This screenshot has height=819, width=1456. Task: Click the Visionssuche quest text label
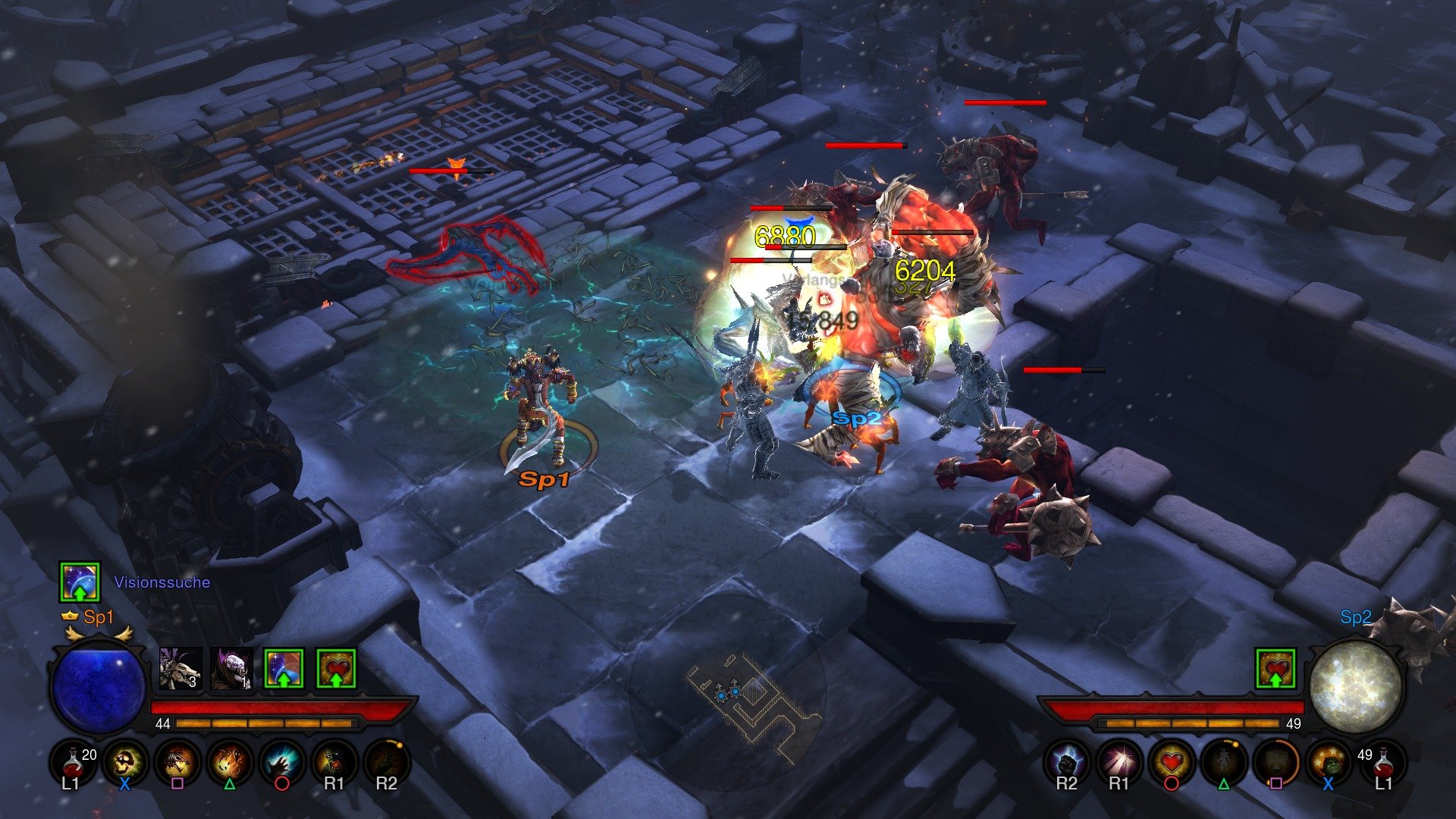(x=162, y=583)
